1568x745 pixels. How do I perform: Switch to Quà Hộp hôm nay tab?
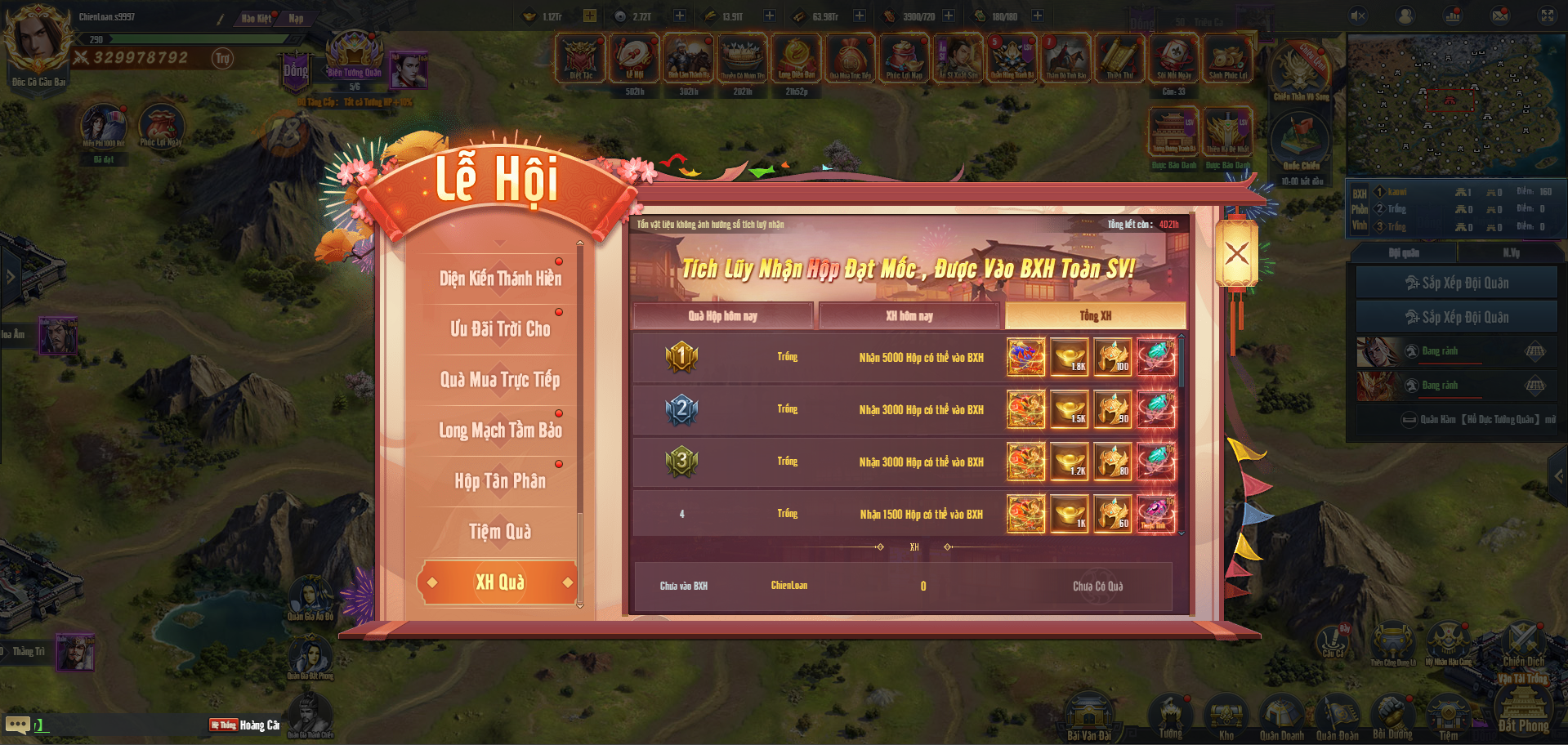722,316
